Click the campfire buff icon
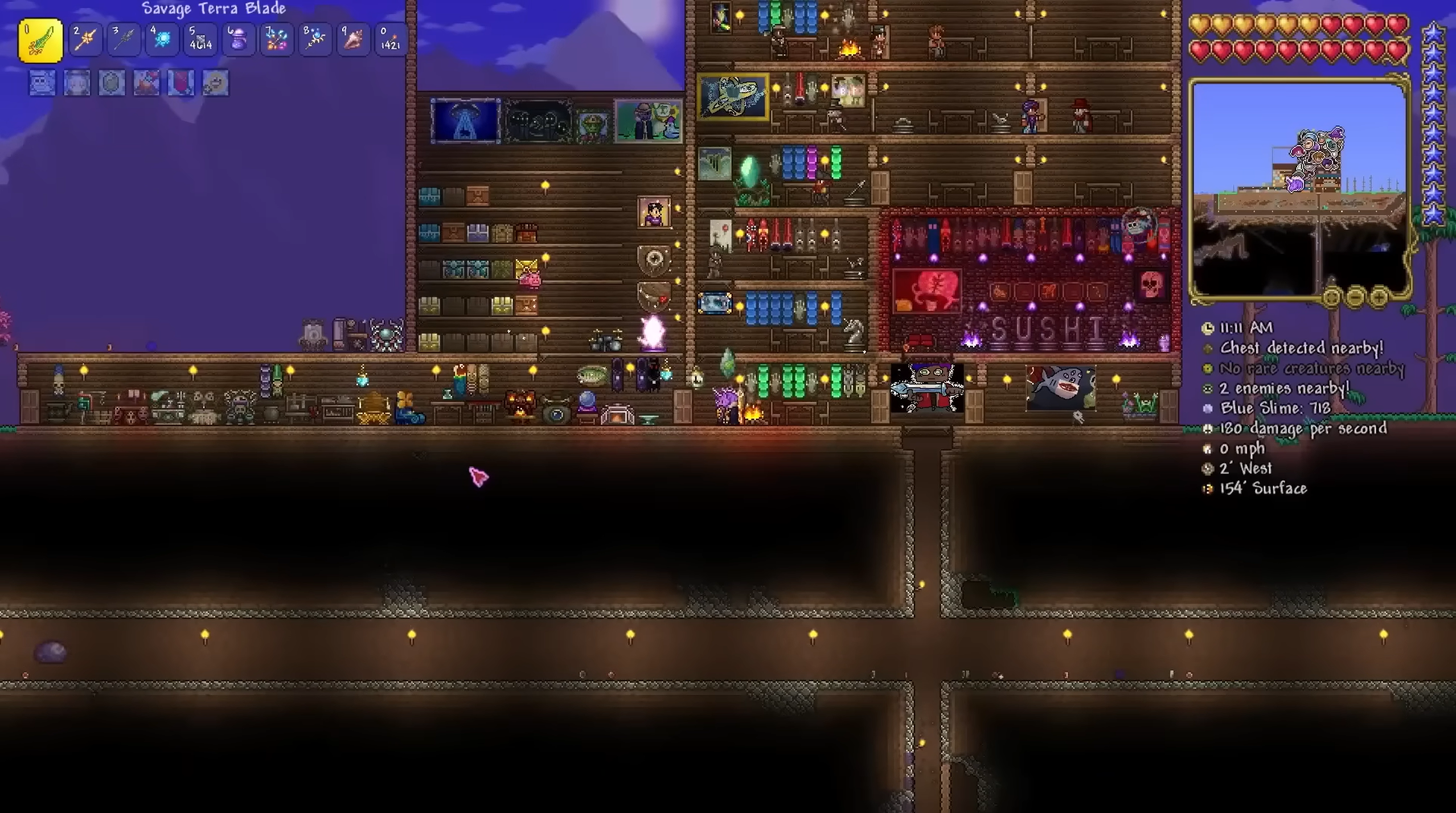Screen dimensions: 1456x813 [146, 84]
